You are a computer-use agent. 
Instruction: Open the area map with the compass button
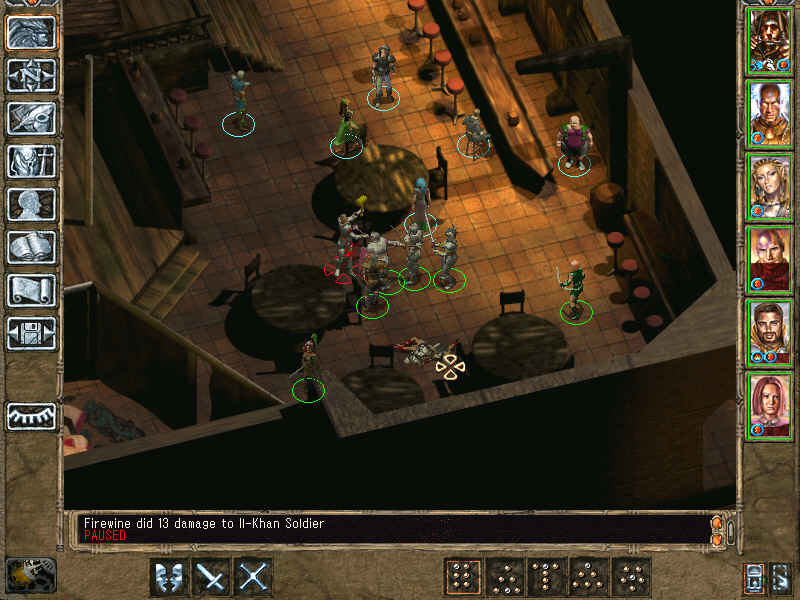(31, 75)
